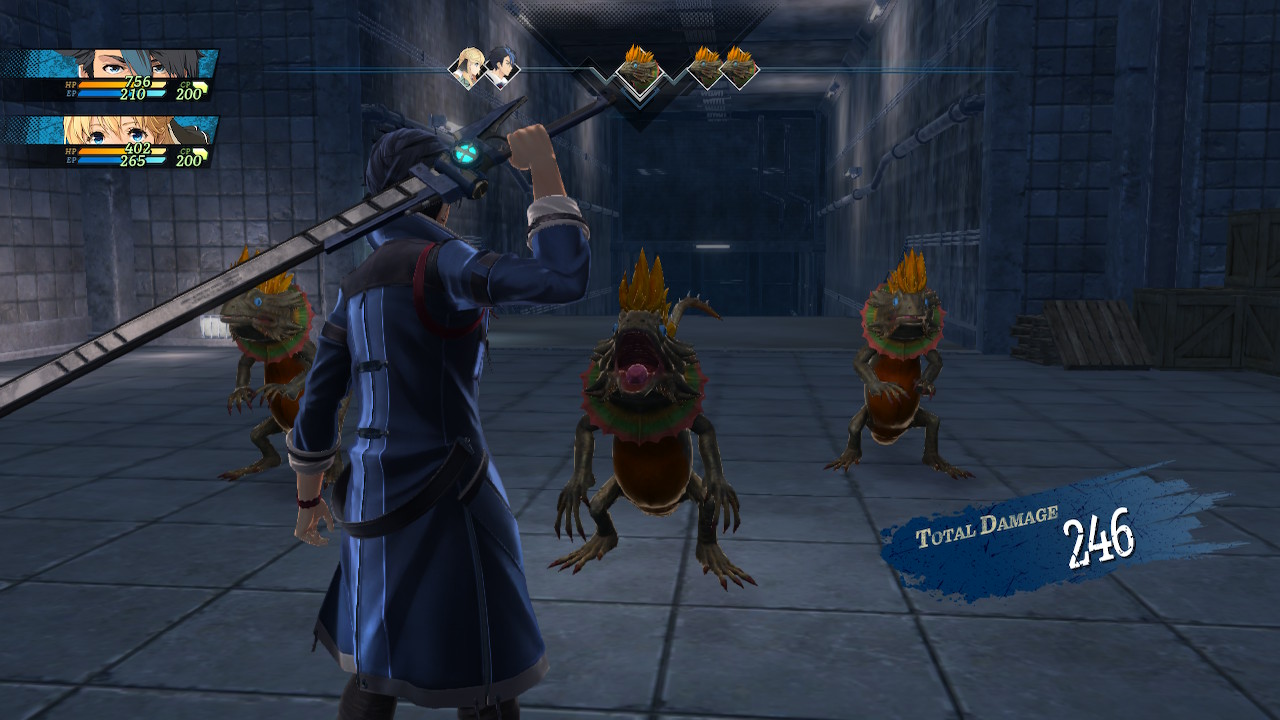
Task: Select the blonde girl's party status panel
Action: [x=110, y=142]
